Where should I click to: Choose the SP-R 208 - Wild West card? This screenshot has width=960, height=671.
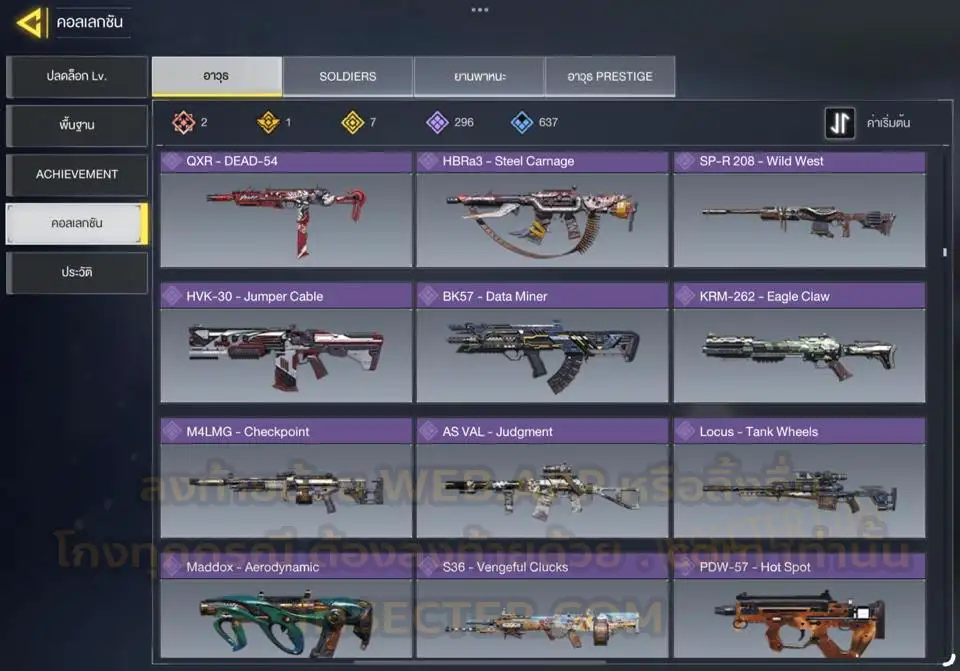[799, 210]
